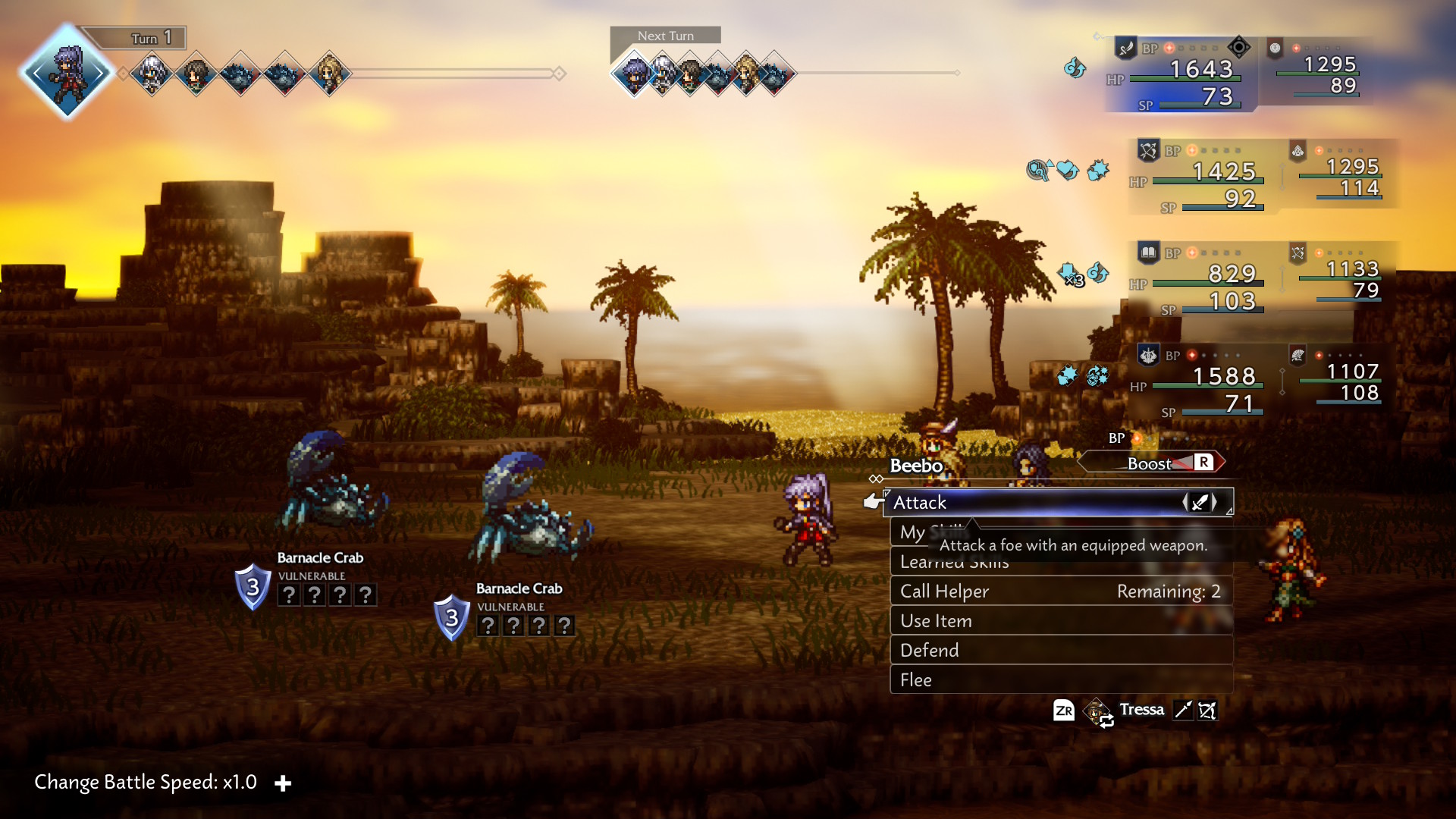Click the scimitar job icon on the 1643 HP bar
Image resolution: width=1456 pixels, height=819 pixels.
pyautogui.click(x=1128, y=49)
